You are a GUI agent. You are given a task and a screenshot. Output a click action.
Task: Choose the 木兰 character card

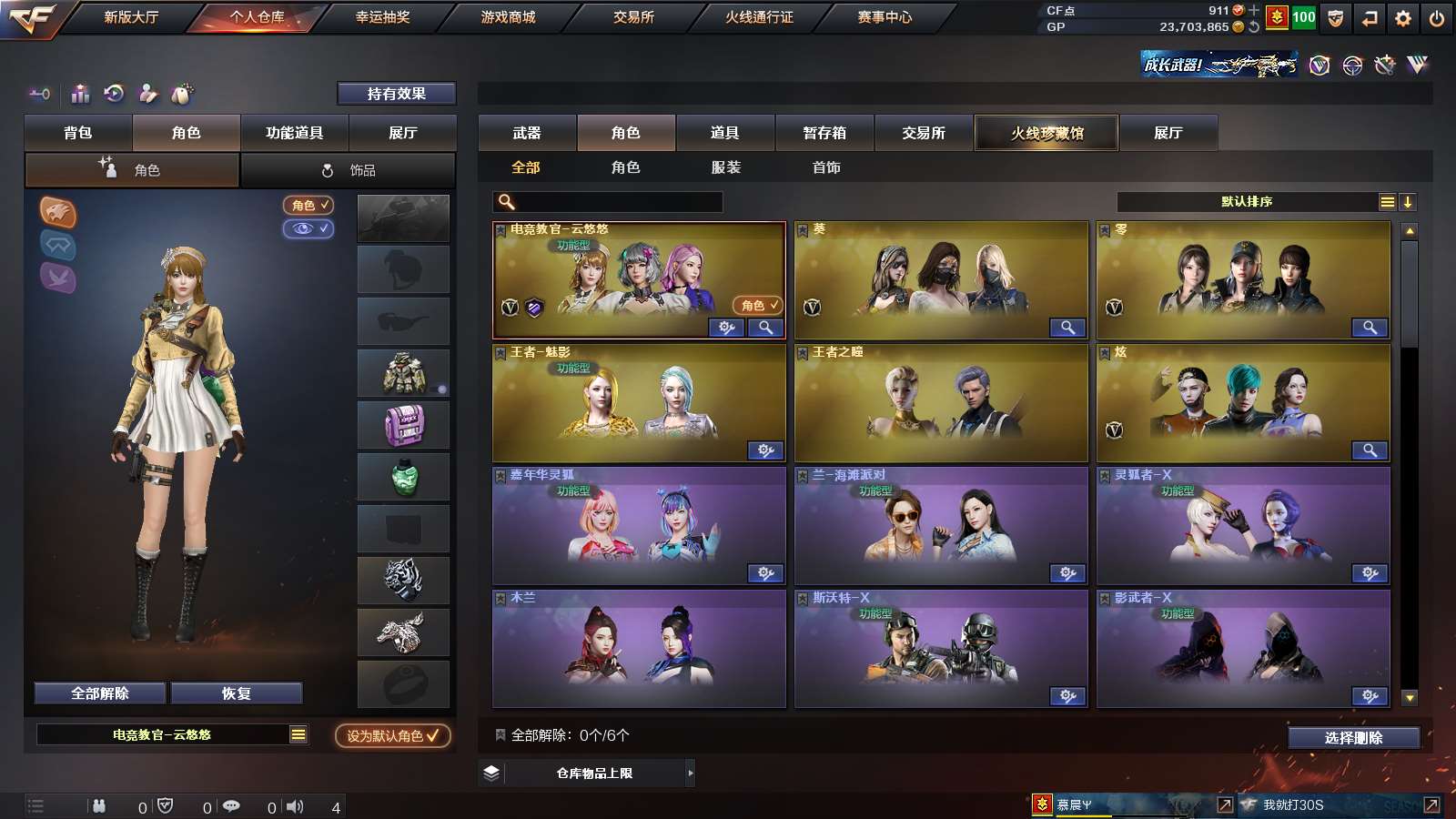639,649
